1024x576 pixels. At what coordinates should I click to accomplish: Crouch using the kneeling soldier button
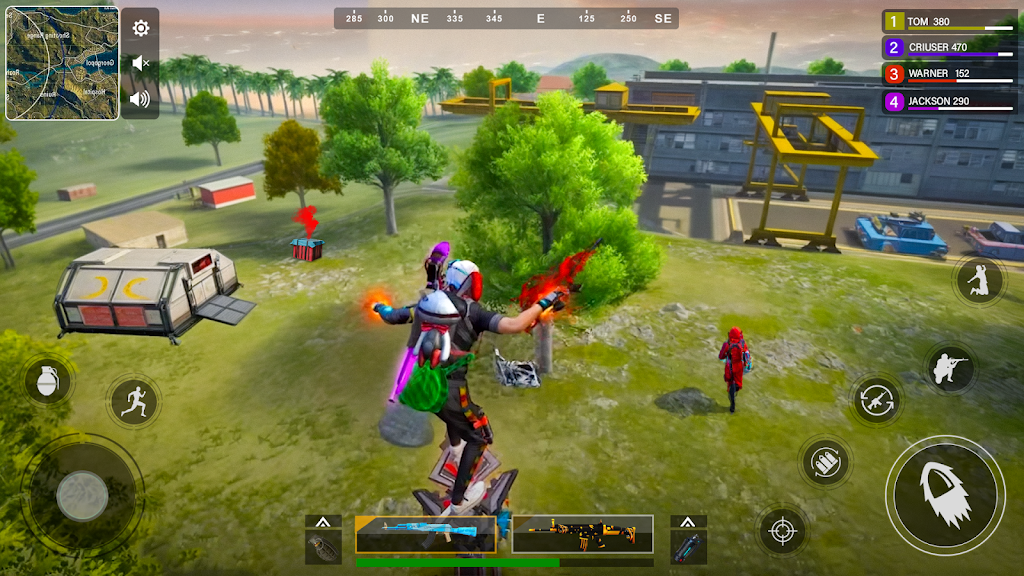pos(949,369)
